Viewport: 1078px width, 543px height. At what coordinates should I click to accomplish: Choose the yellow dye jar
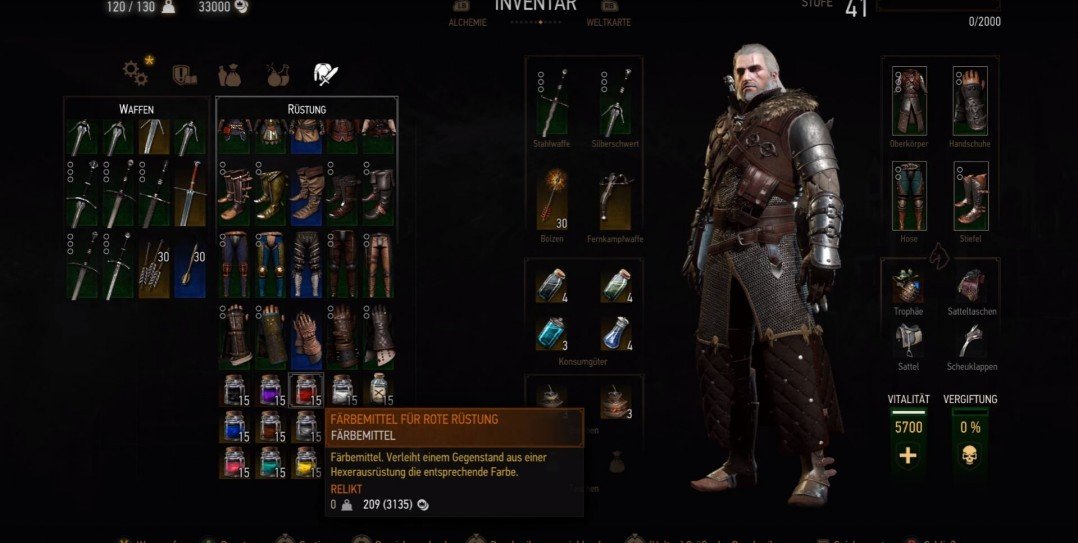305,461
